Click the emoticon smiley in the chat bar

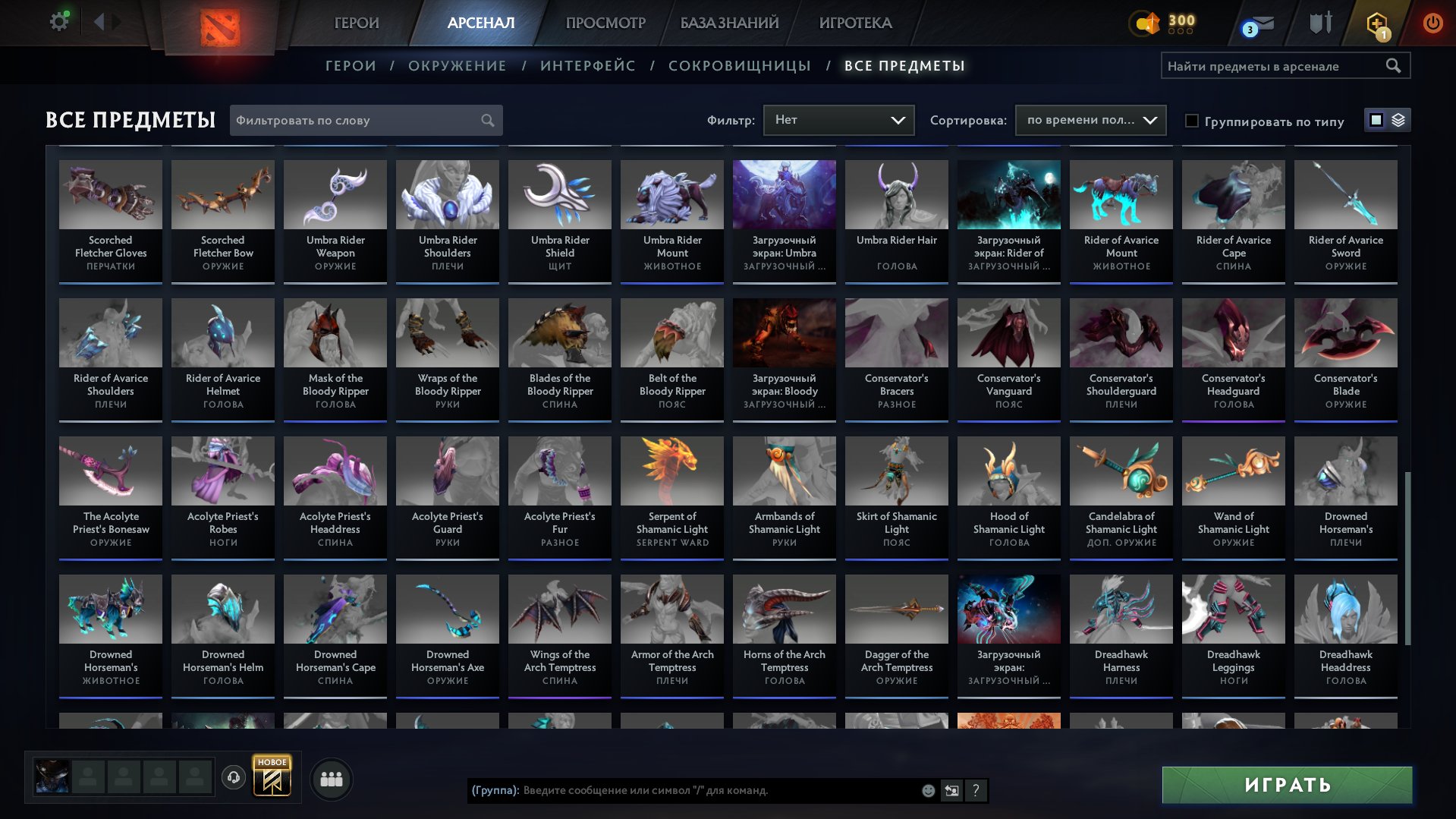point(928,791)
